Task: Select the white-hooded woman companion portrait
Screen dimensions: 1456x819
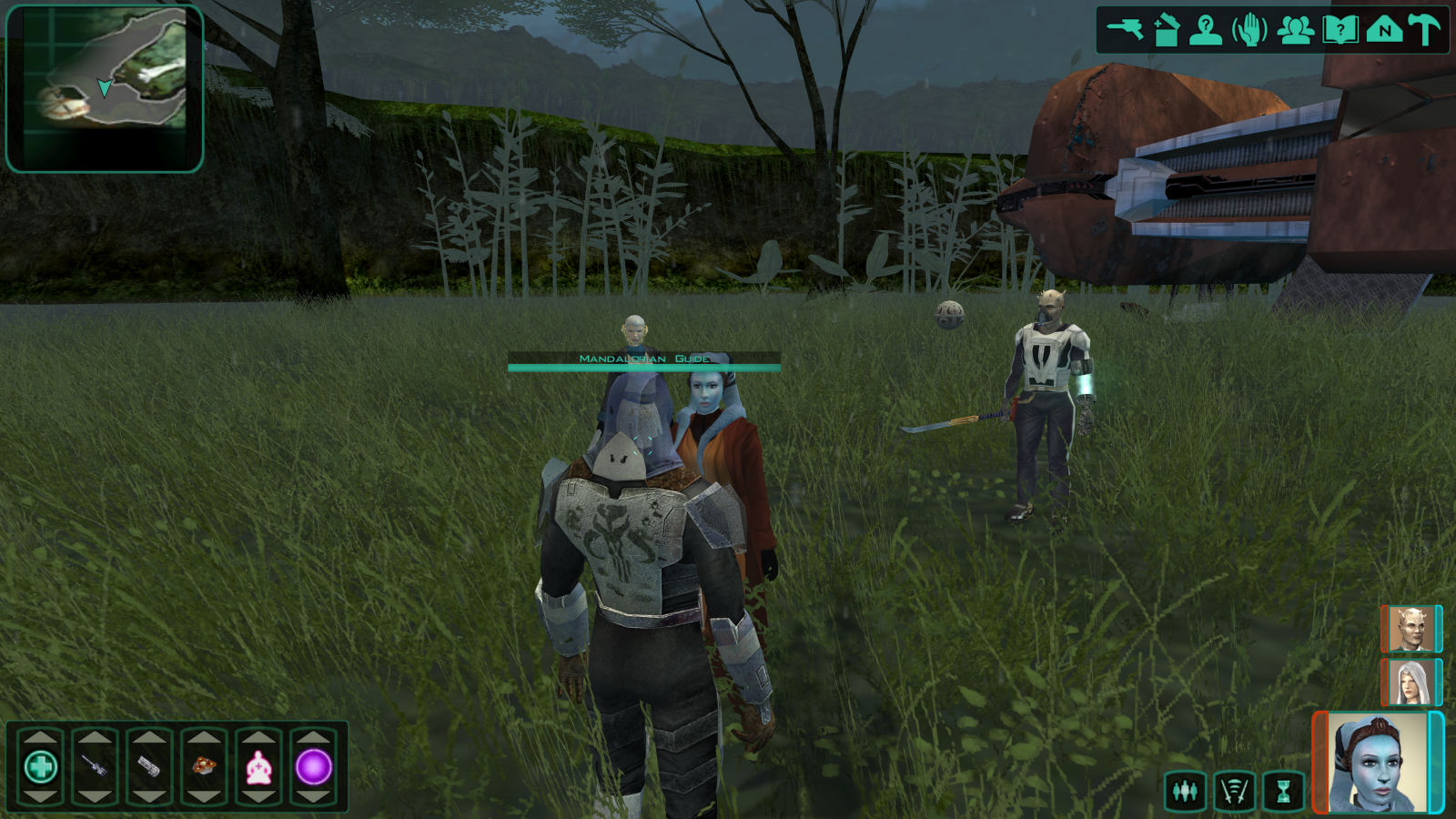Action: (x=1410, y=682)
